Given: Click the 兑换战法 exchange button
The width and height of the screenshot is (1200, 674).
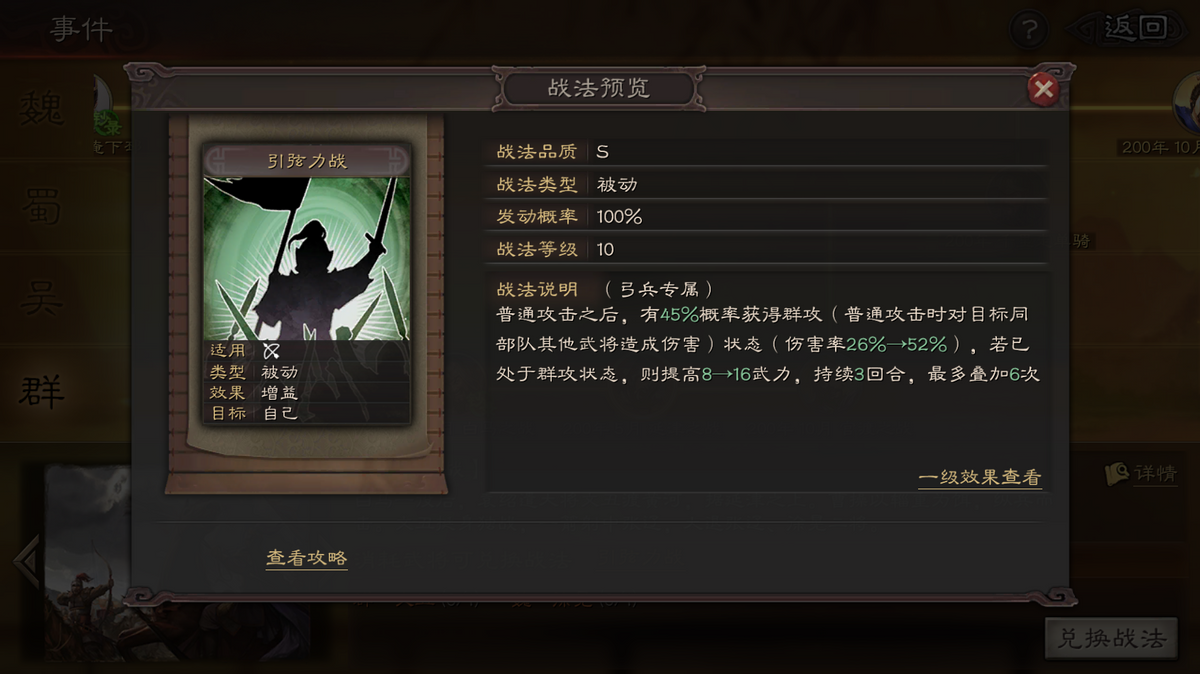Looking at the screenshot, I should pos(1112,639).
